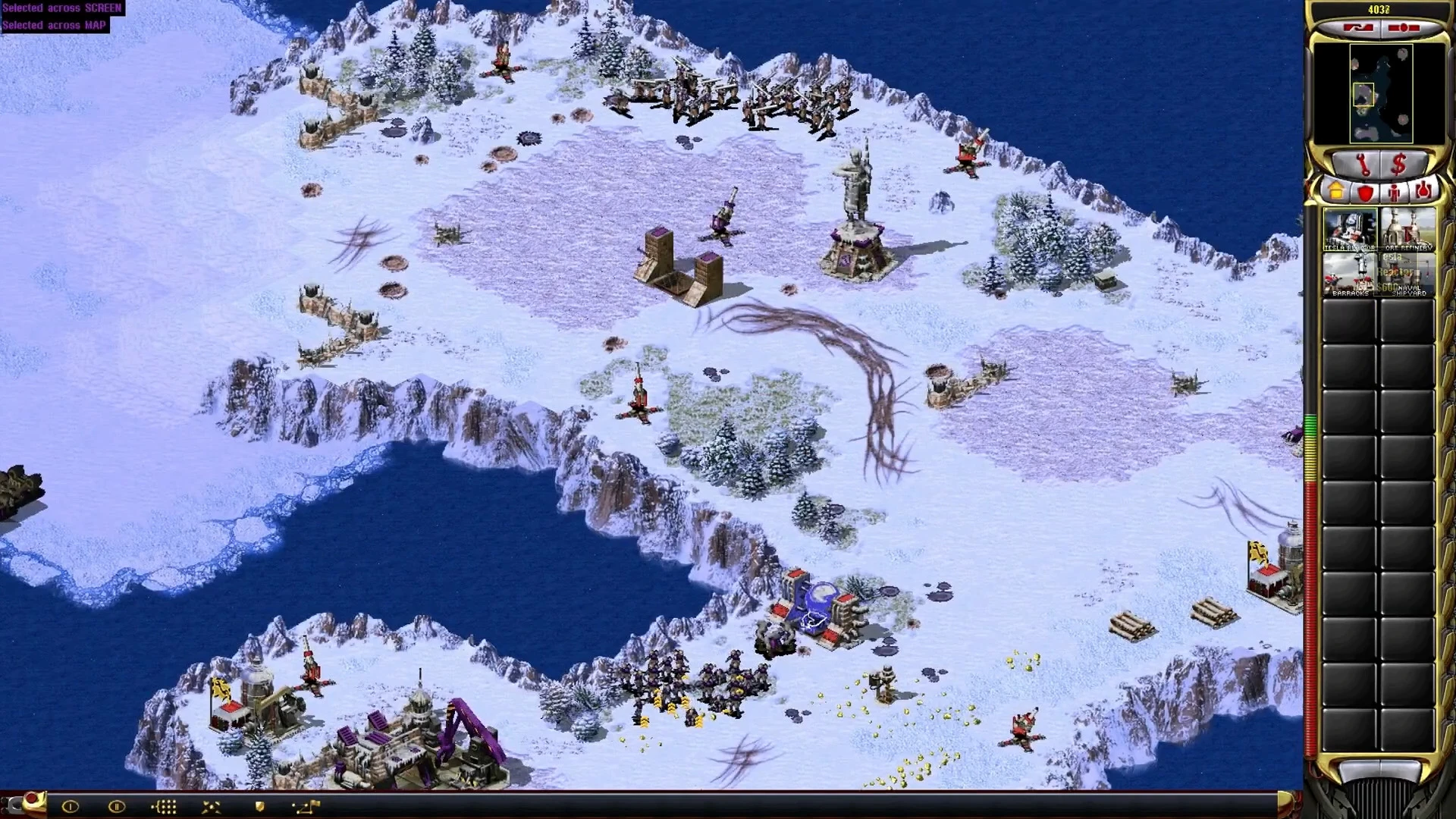This screenshot has height=819, width=1456.
Task: Click the right button above the radar
Action: point(1404,28)
